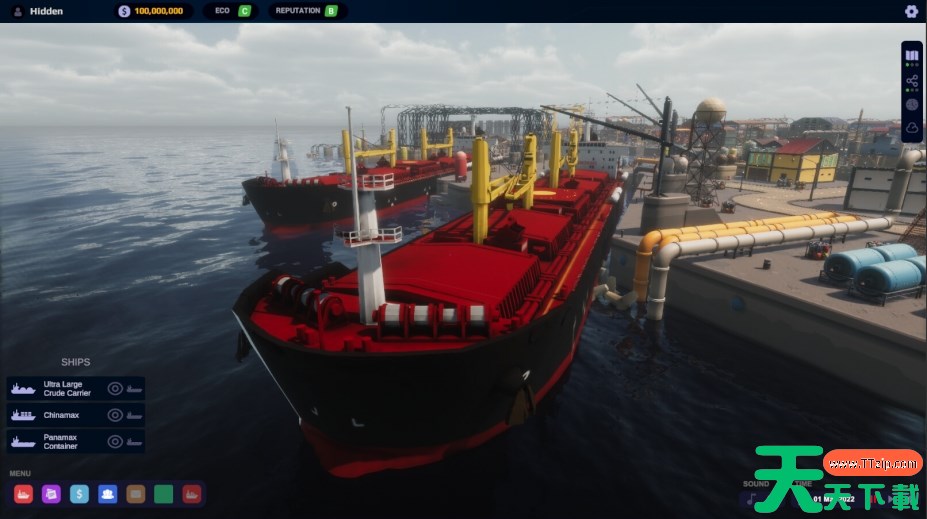
Task: Open the settings gear icon
Action: click(911, 11)
